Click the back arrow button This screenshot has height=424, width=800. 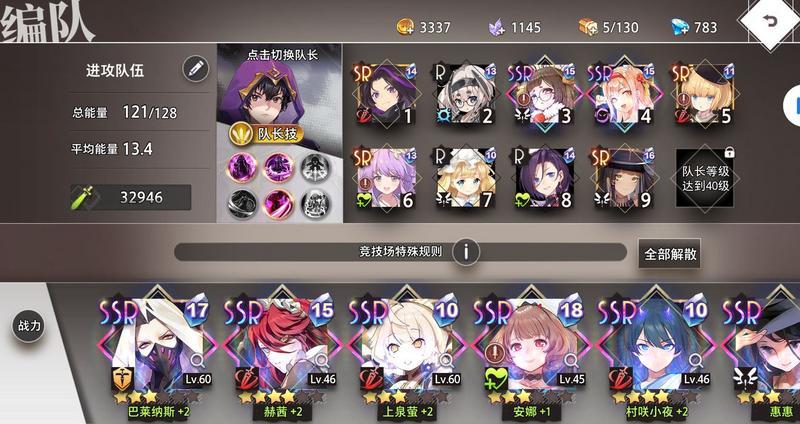pyautogui.click(x=768, y=20)
